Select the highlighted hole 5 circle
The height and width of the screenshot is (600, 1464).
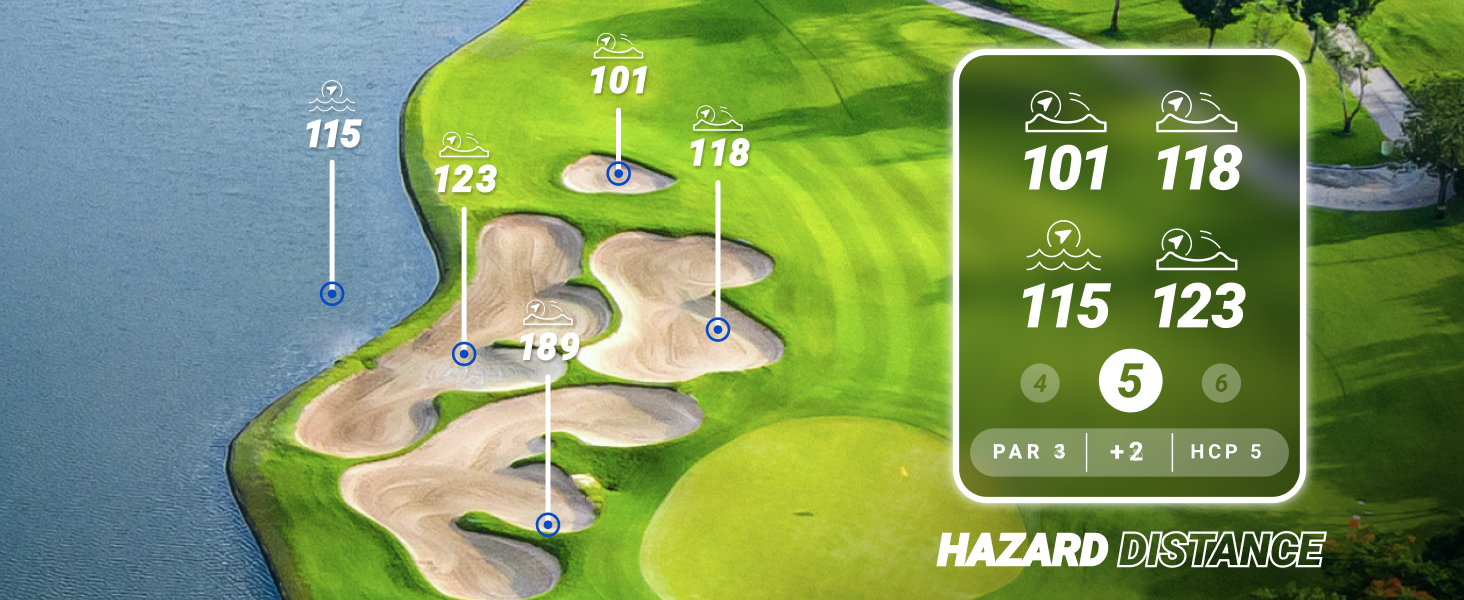(1130, 382)
